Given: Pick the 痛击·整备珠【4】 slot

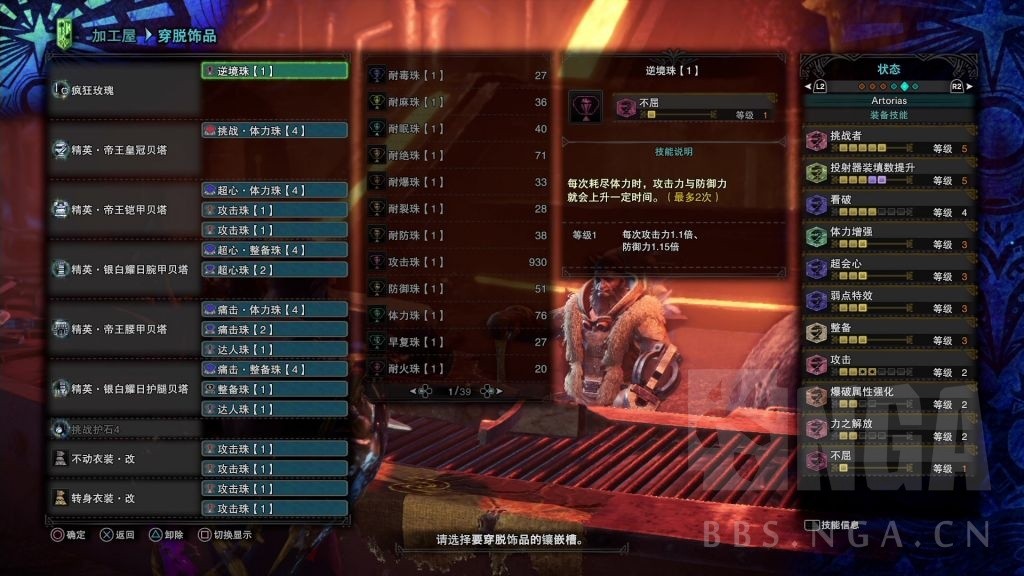Looking at the screenshot, I should coord(274,369).
